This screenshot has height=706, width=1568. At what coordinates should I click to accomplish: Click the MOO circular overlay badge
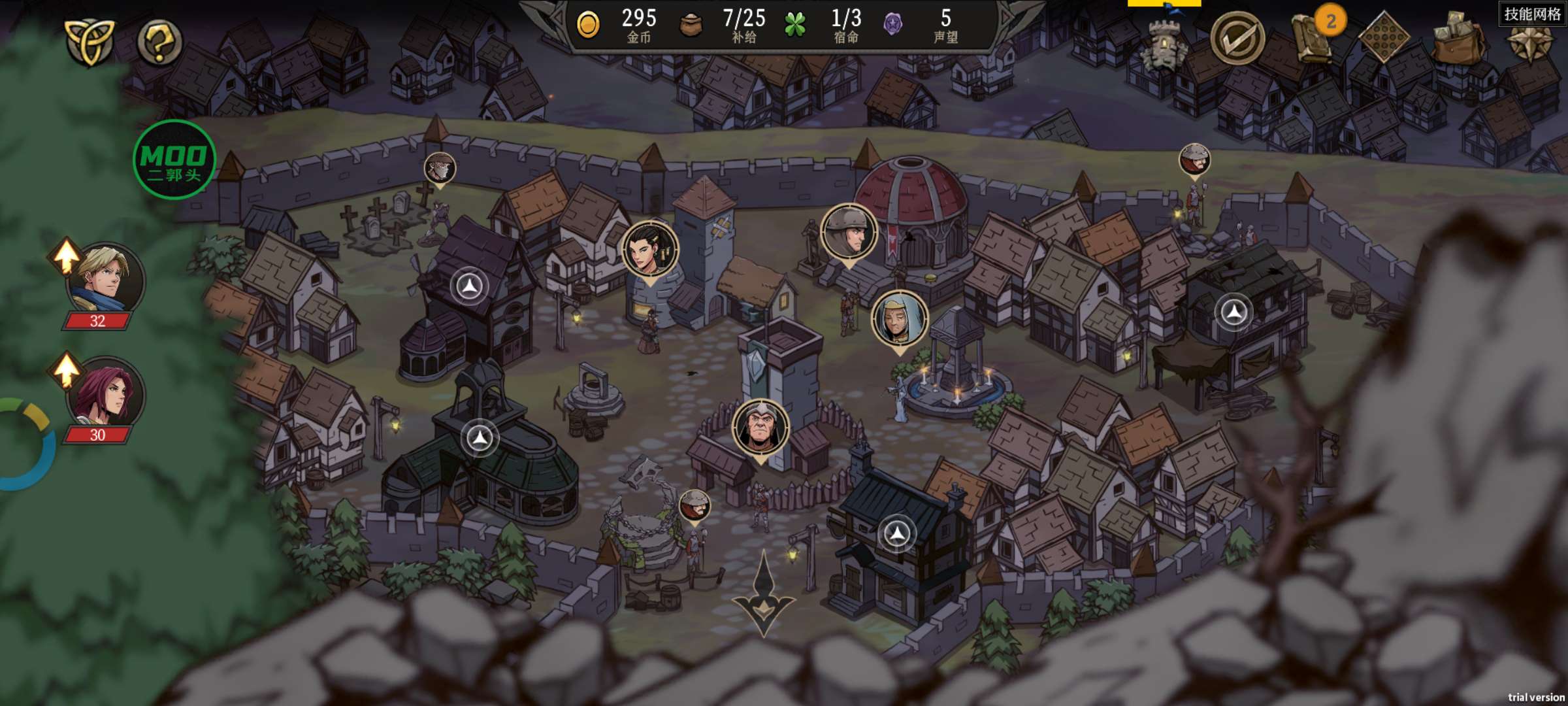(x=174, y=160)
